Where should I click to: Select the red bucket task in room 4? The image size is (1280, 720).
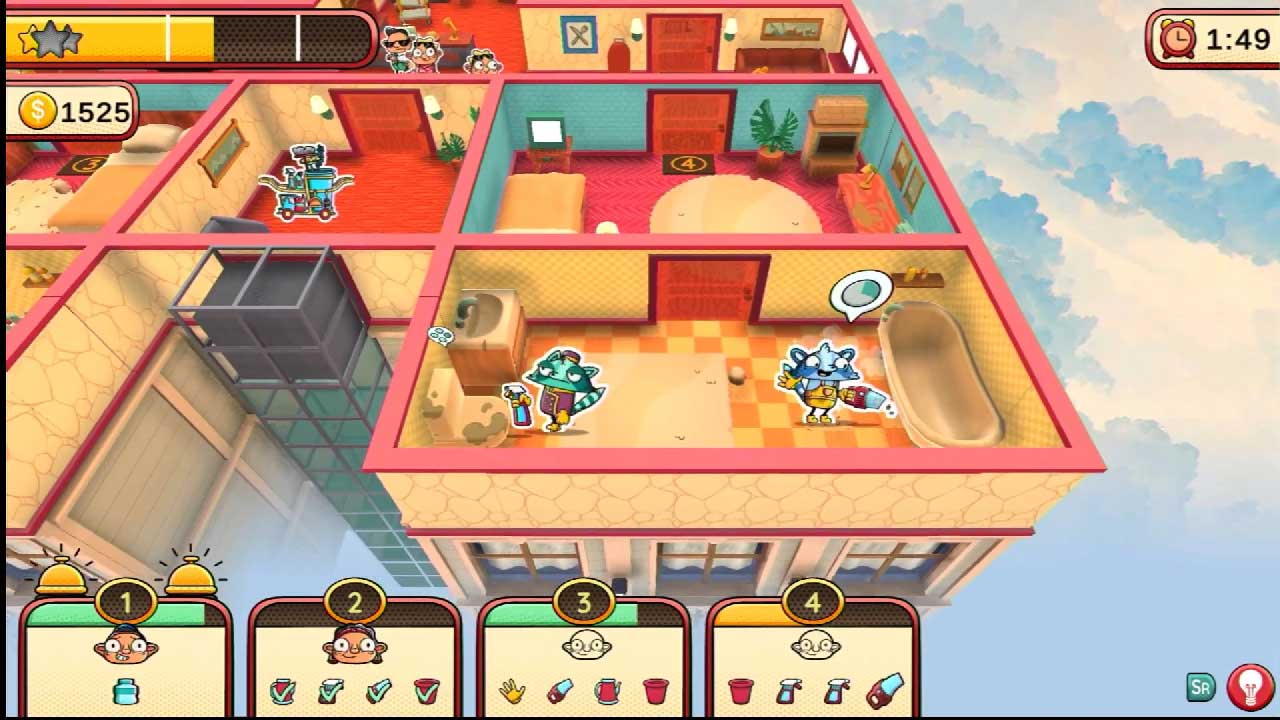[741, 691]
